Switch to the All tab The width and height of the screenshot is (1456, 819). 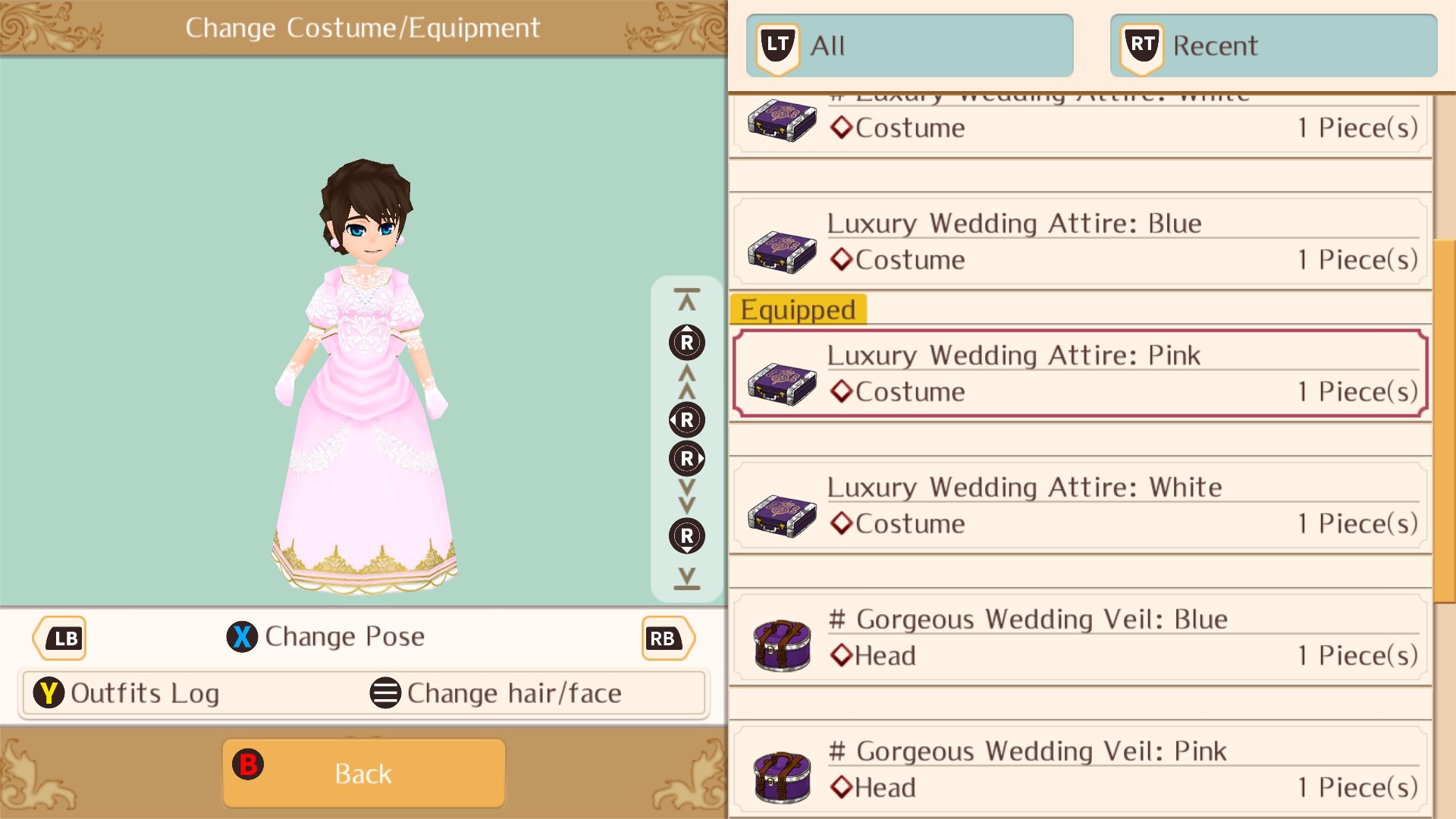908,45
